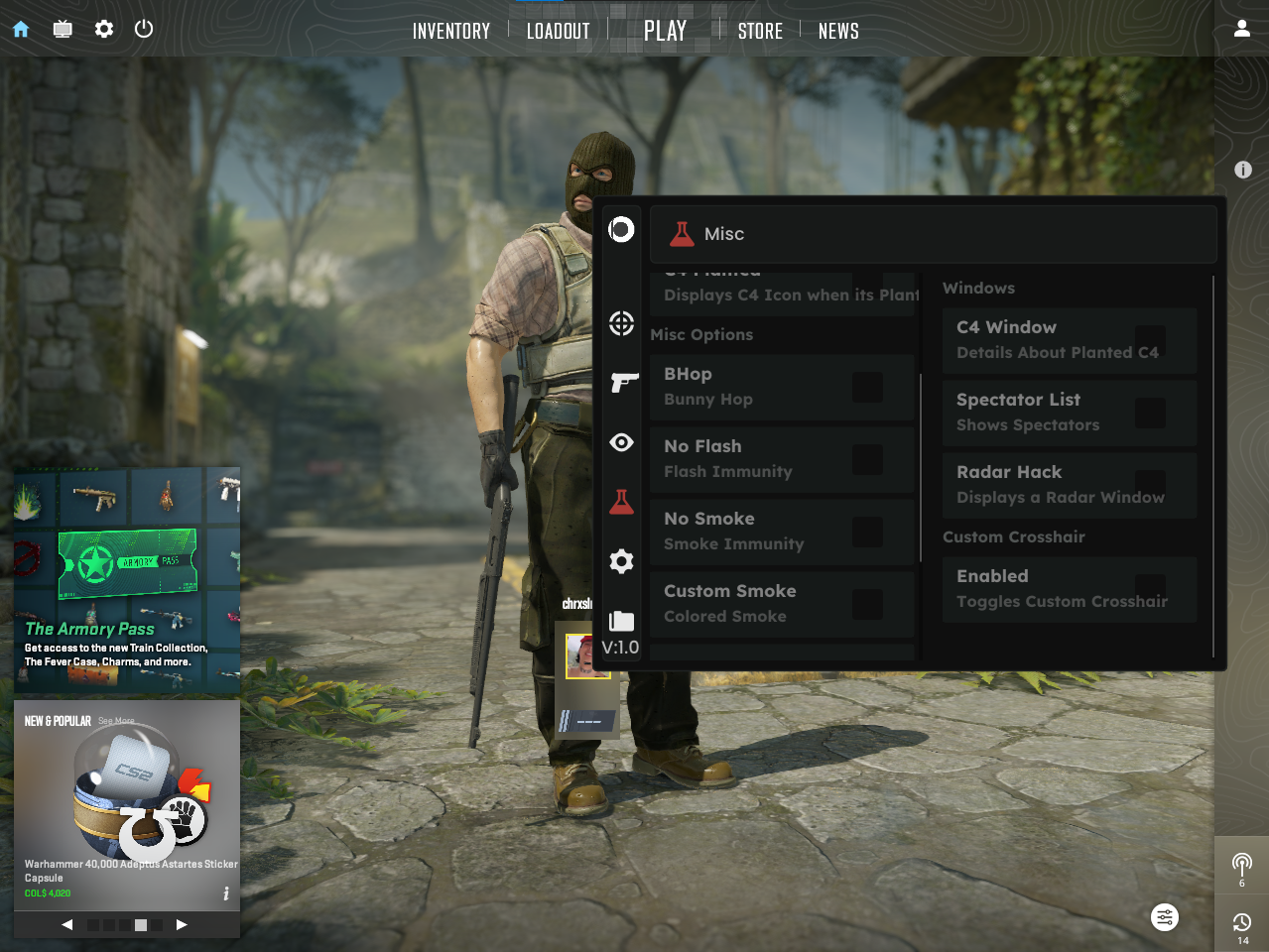This screenshot has width=1269, height=952.
Task: Show next New & Popular item
Action: pos(182,924)
